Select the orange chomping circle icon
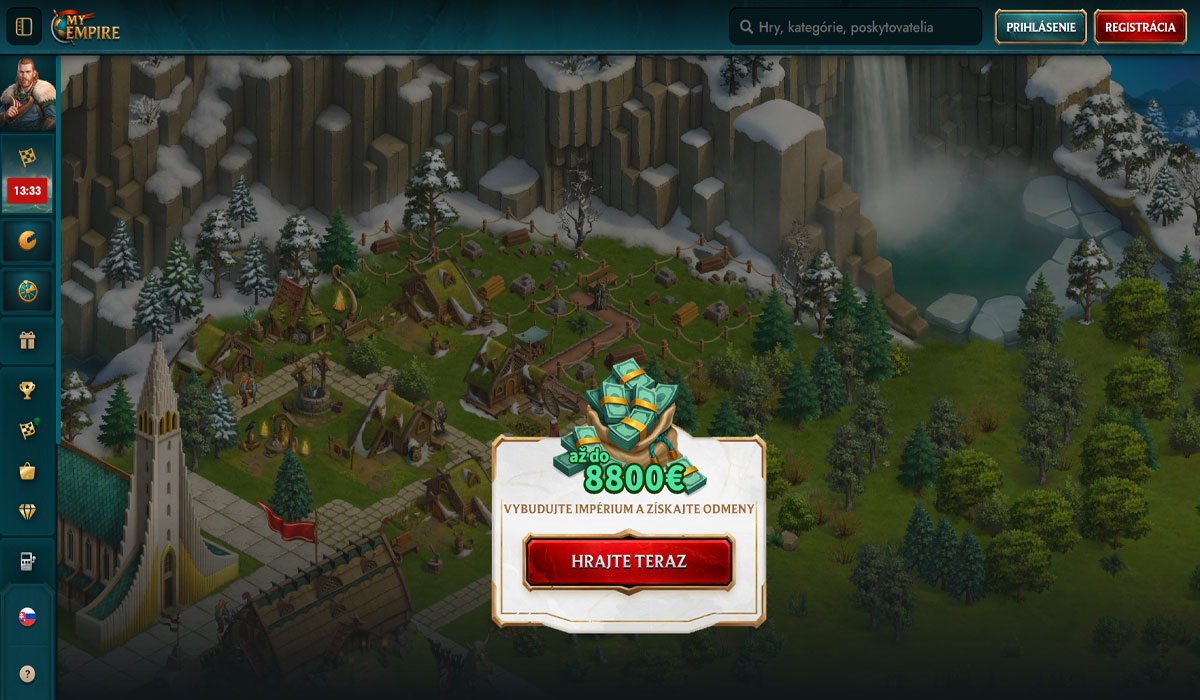Screen dimensions: 1200x700 pos(28,239)
